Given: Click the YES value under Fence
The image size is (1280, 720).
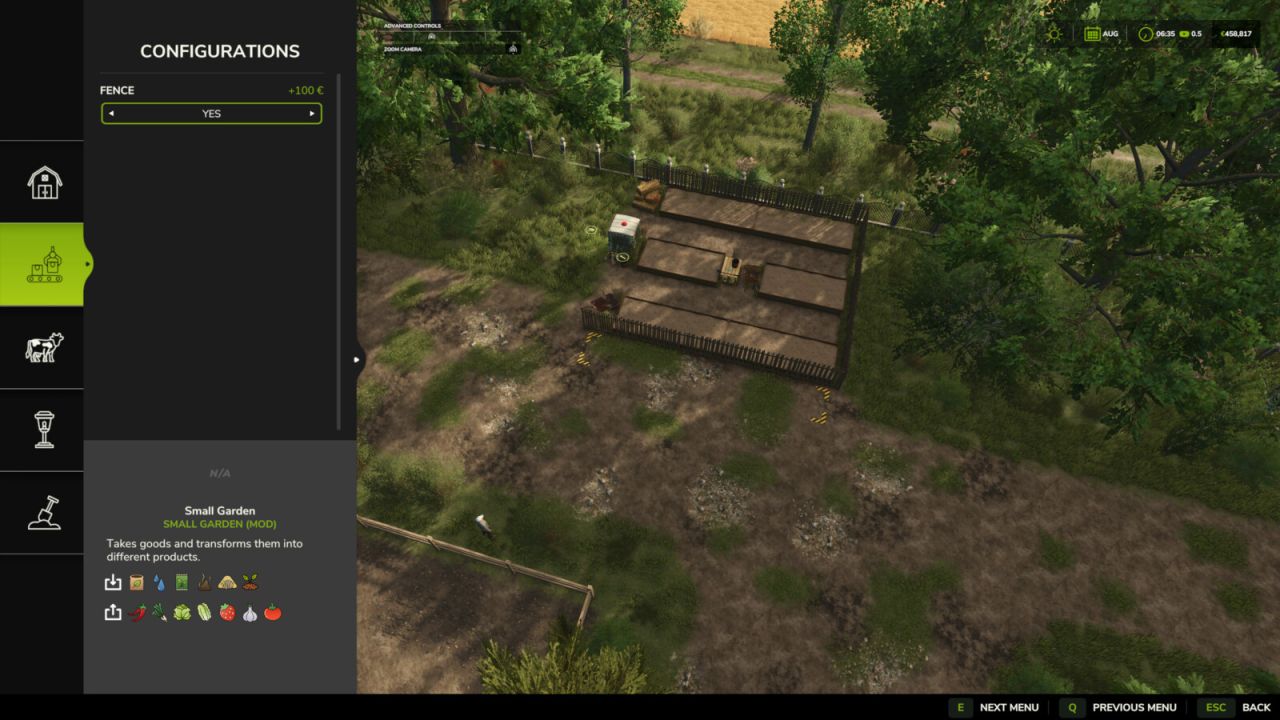Looking at the screenshot, I should (211, 113).
